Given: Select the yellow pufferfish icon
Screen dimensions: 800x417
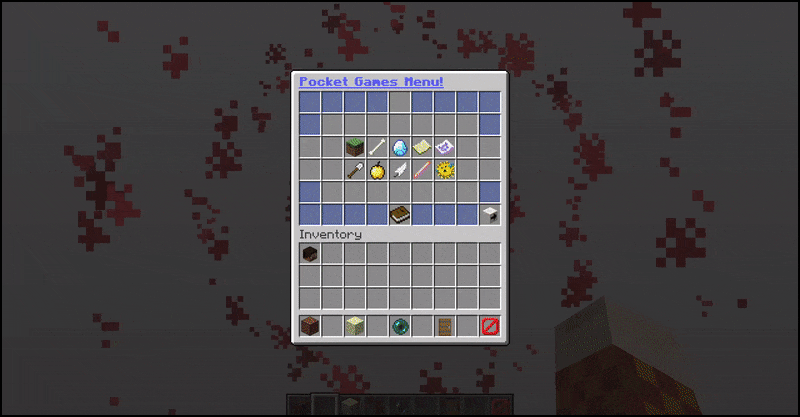Looking at the screenshot, I should pyautogui.click(x=444, y=170).
